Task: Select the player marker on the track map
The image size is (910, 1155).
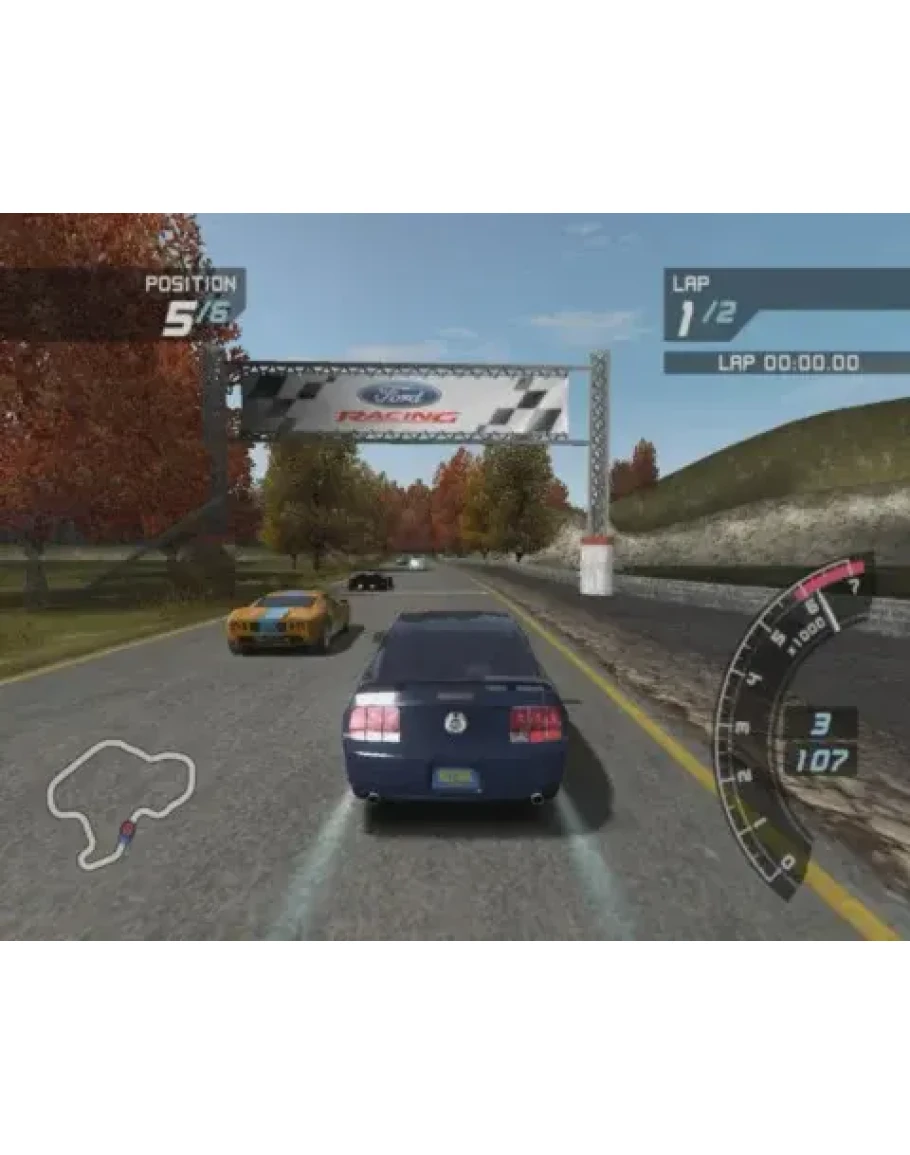Action: 126,829
